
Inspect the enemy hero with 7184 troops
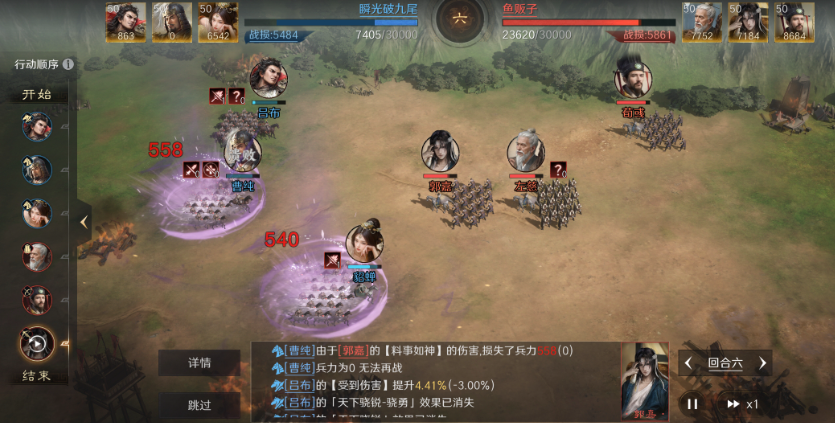(748, 21)
